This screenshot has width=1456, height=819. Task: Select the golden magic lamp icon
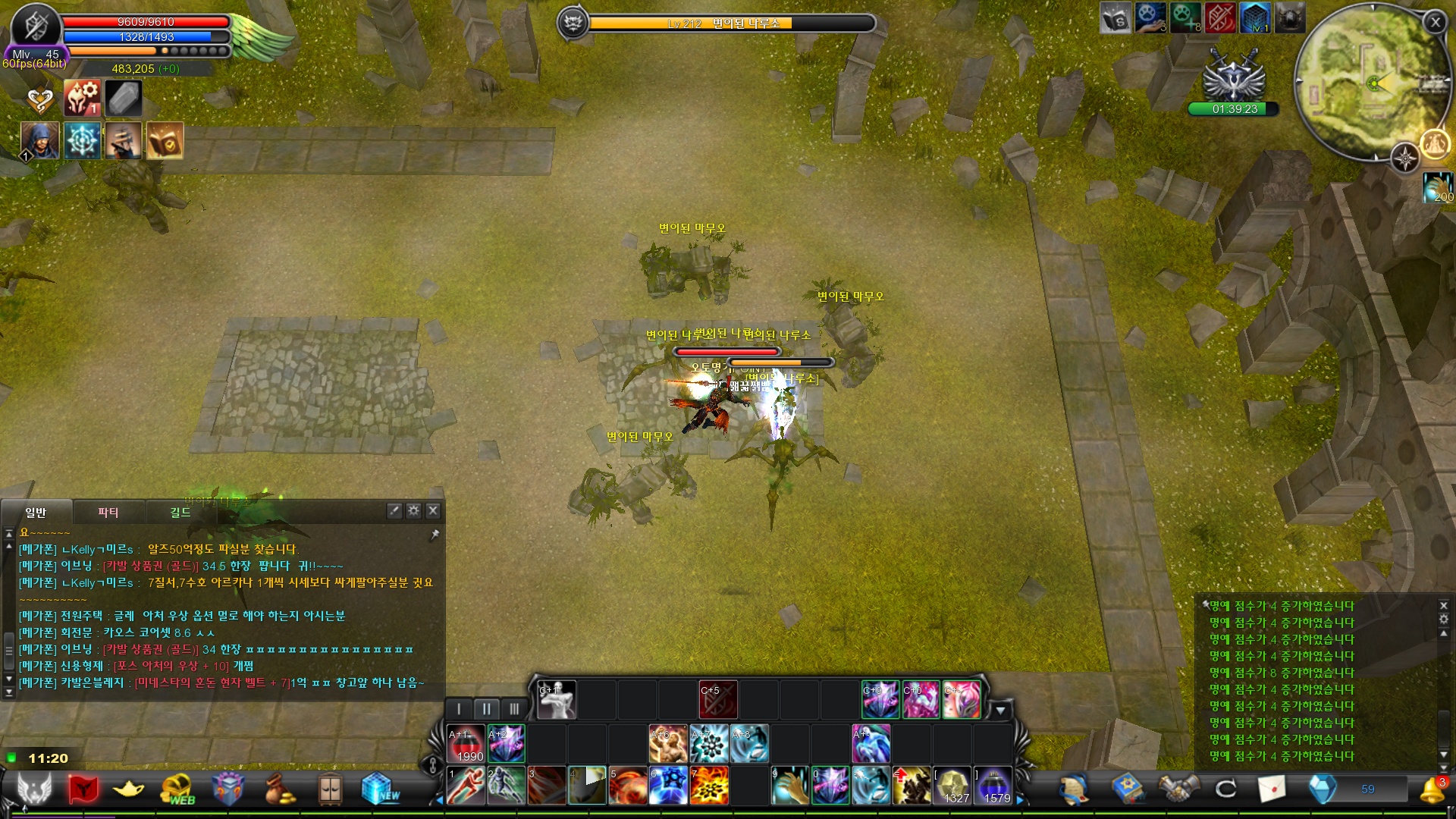click(x=128, y=789)
